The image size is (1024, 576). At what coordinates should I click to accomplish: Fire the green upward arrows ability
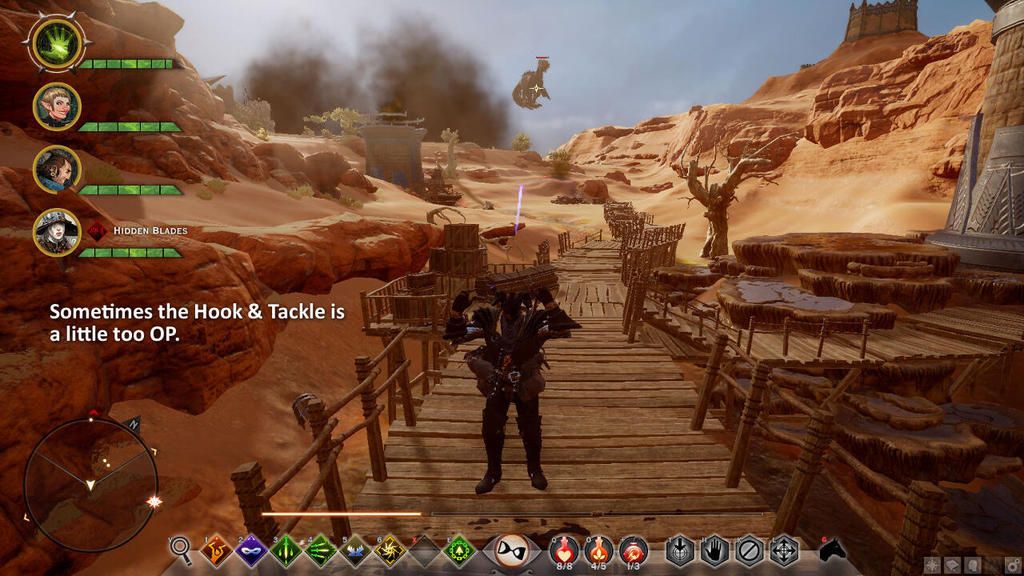pyautogui.click(x=286, y=550)
